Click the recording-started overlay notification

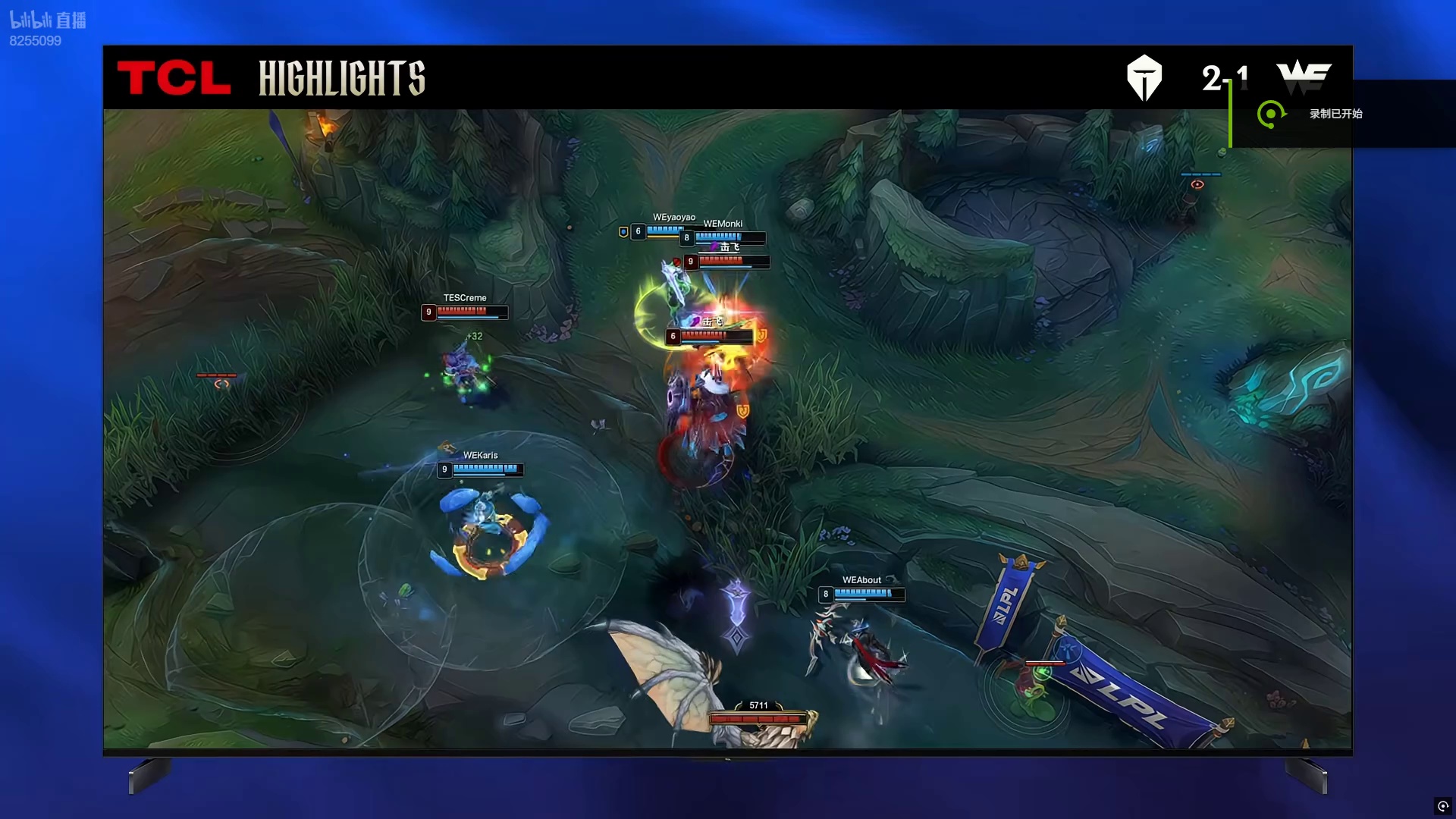pyautogui.click(x=1335, y=114)
